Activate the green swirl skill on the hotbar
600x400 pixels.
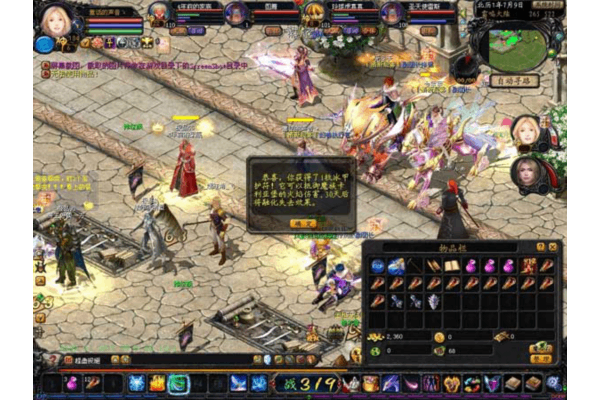pyautogui.click(x=179, y=383)
